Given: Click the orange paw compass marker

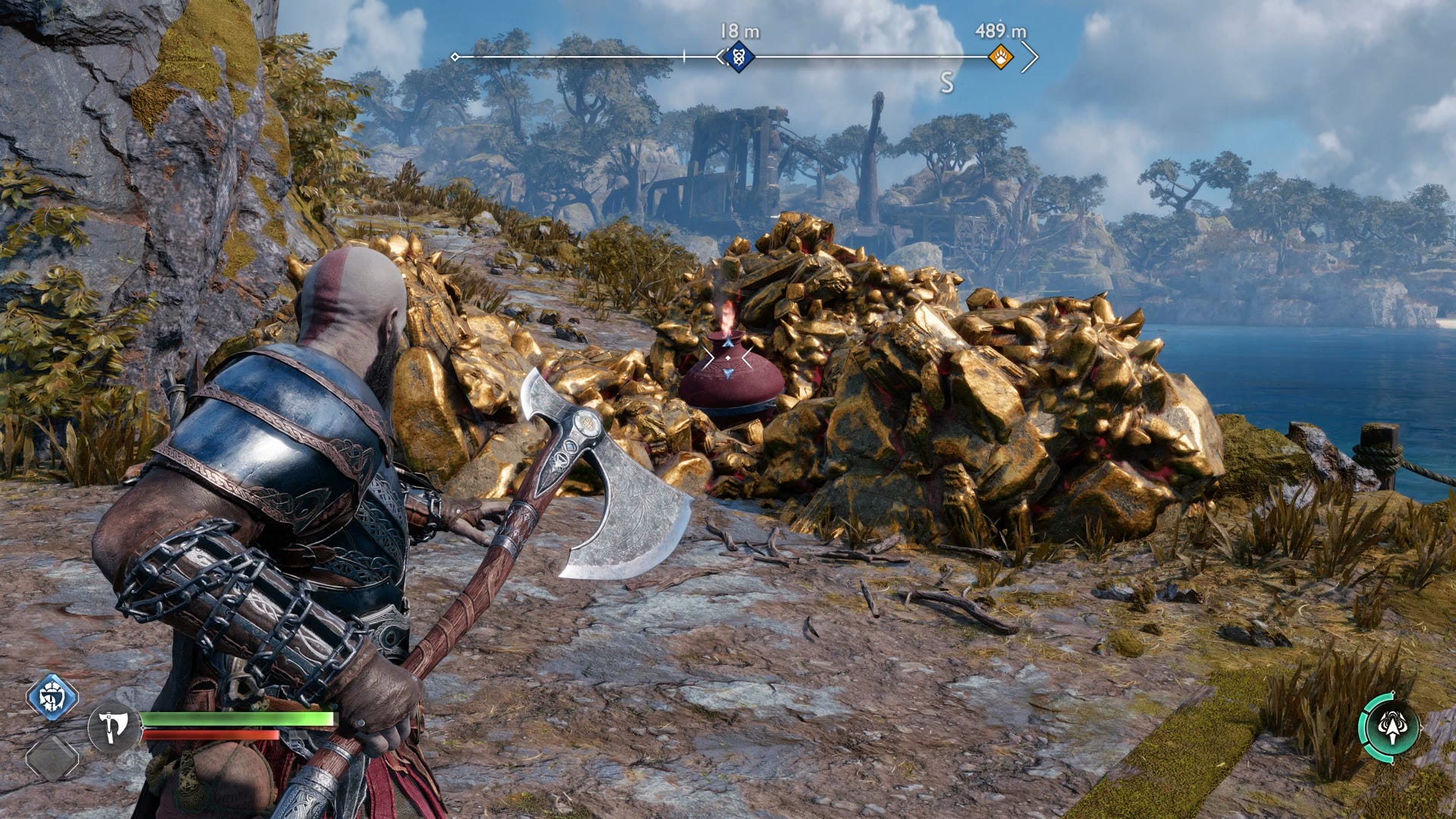Looking at the screenshot, I should (1001, 57).
